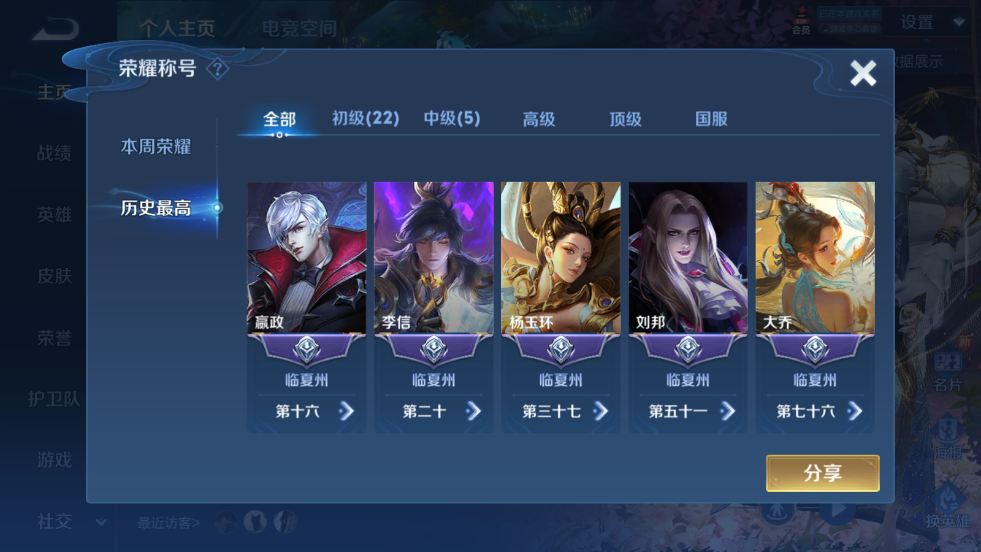Open the 初级(22) tab
The width and height of the screenshot is (981, 552).
tap(365, 119)
